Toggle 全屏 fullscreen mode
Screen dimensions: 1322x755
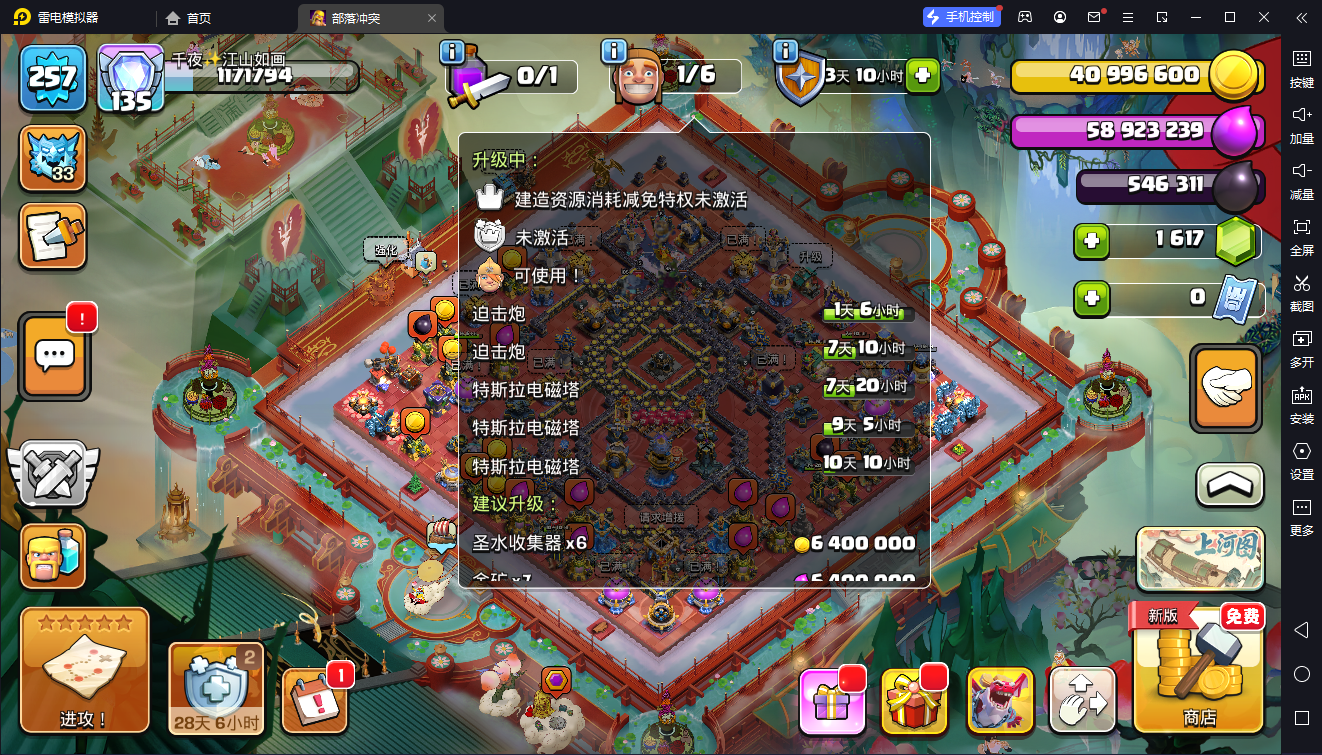click(1302, 238)
